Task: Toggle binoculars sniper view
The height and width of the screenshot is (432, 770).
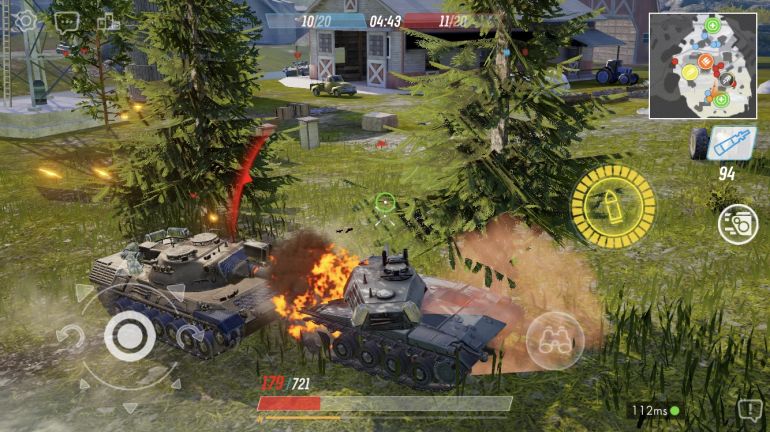Action: coord(555,341)
